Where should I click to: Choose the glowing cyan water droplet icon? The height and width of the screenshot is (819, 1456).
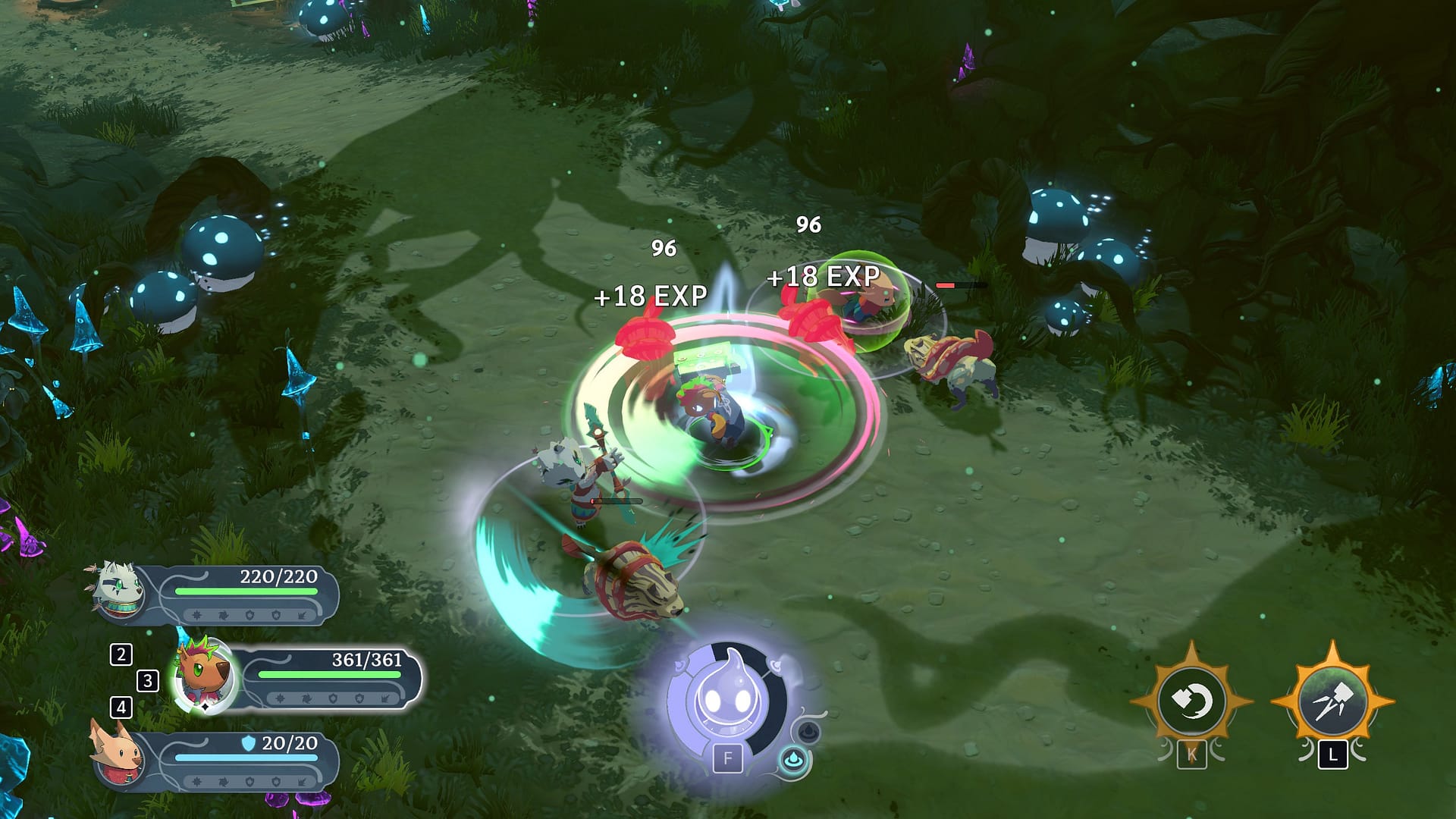(793, 760)
